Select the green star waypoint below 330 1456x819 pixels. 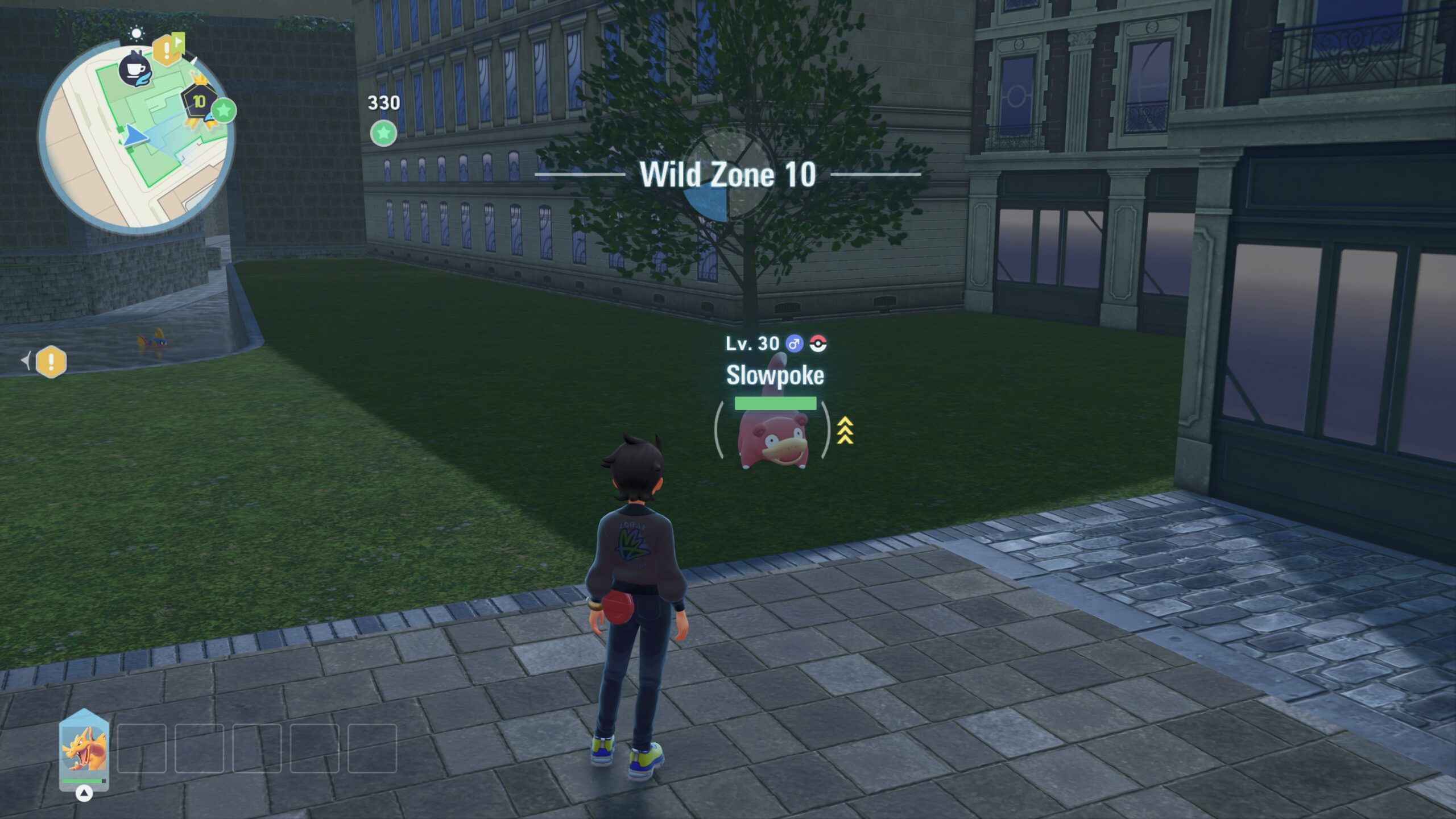pyautogui.click(x=383, y=134)
